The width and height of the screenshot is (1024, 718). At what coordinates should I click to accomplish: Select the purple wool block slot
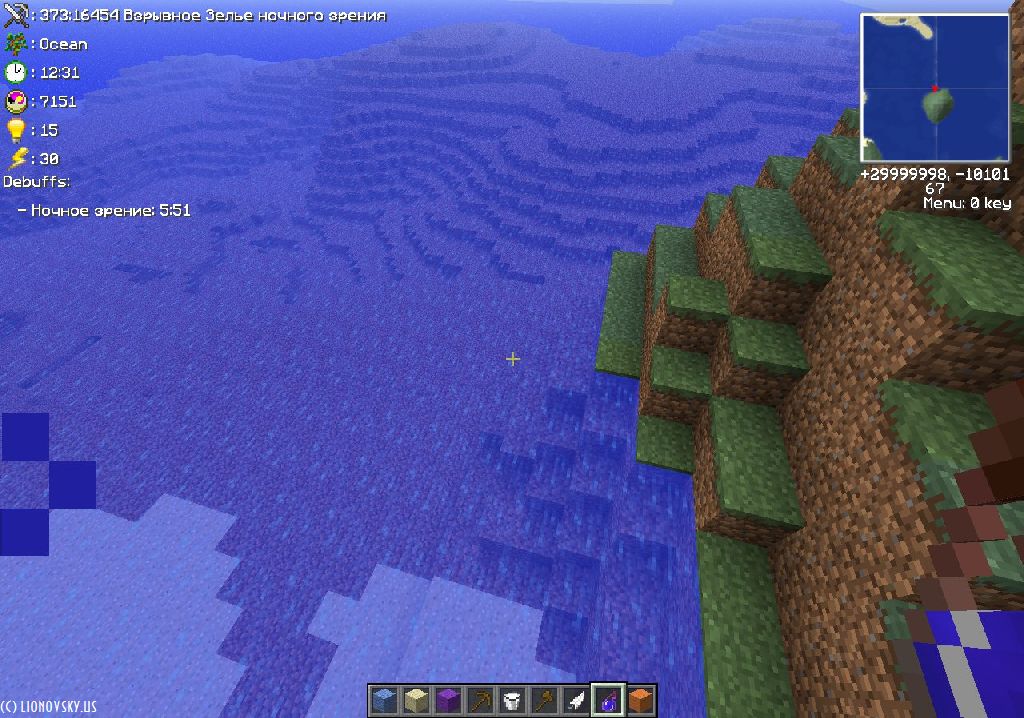[447, 701]
